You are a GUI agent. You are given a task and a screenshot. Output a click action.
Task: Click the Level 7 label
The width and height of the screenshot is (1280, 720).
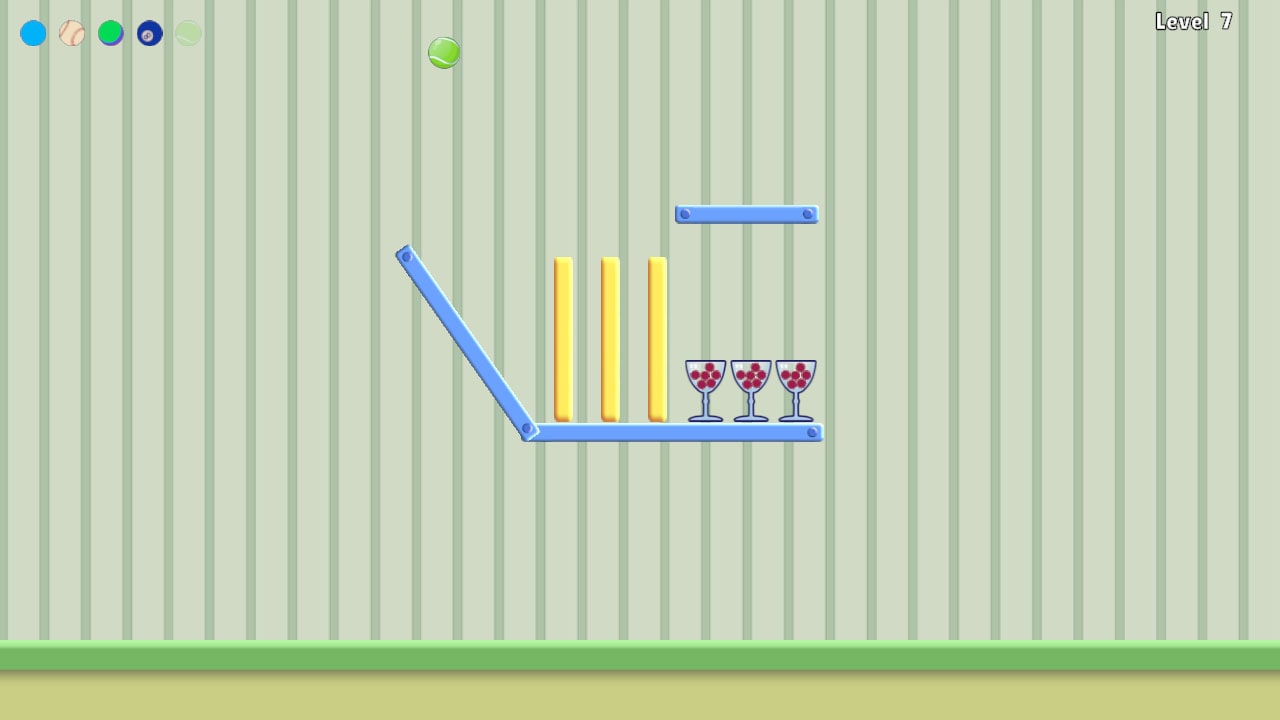[x=1193, y=21]
